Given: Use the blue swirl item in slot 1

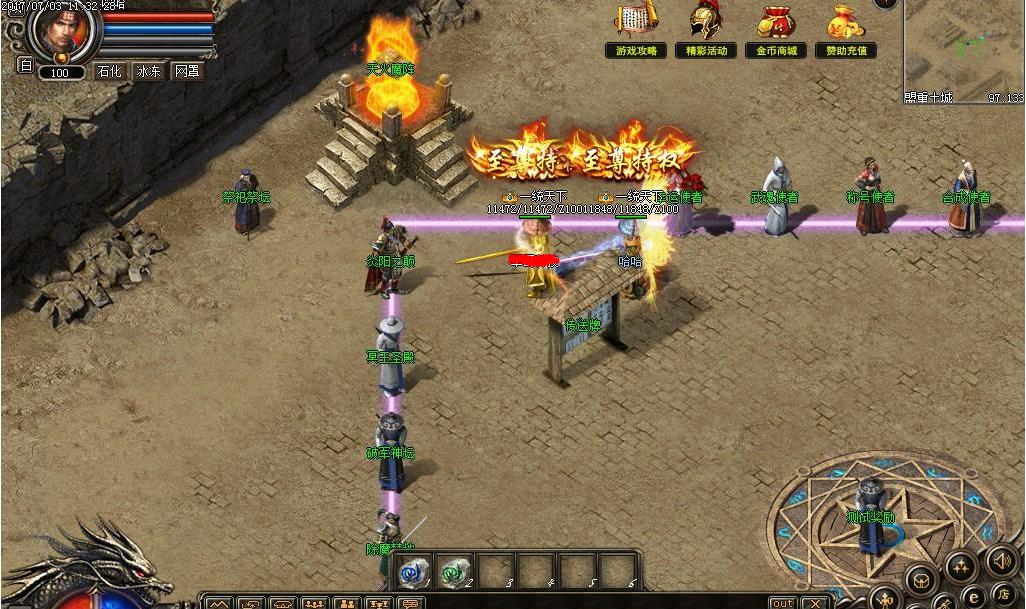Looking at the screenshot, I should pos(411,571).
